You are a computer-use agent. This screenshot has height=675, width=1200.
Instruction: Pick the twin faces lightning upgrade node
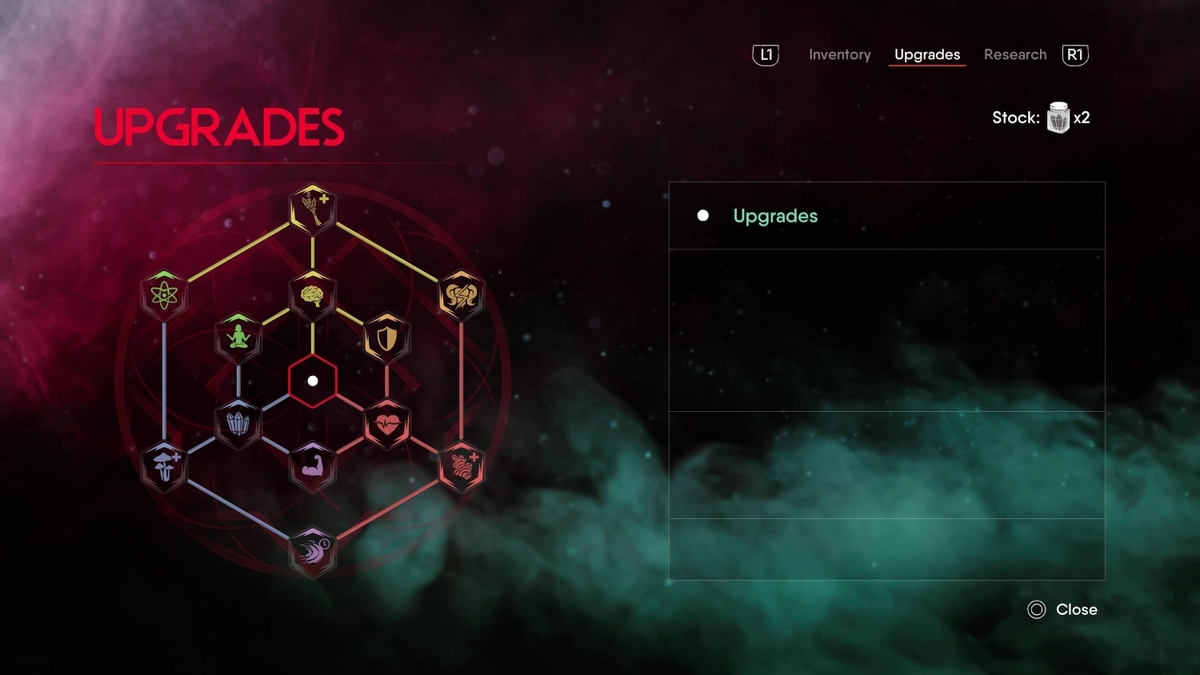pyautogui.click(x=461, y=295)
